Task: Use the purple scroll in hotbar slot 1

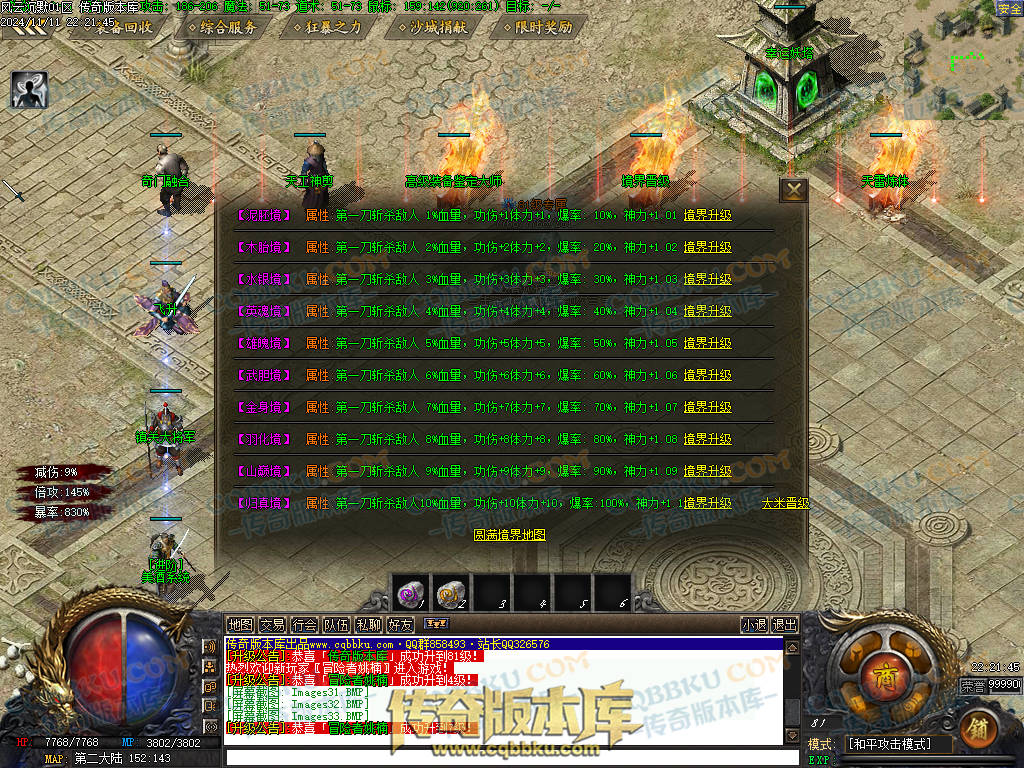Action: tap(410, 593)
